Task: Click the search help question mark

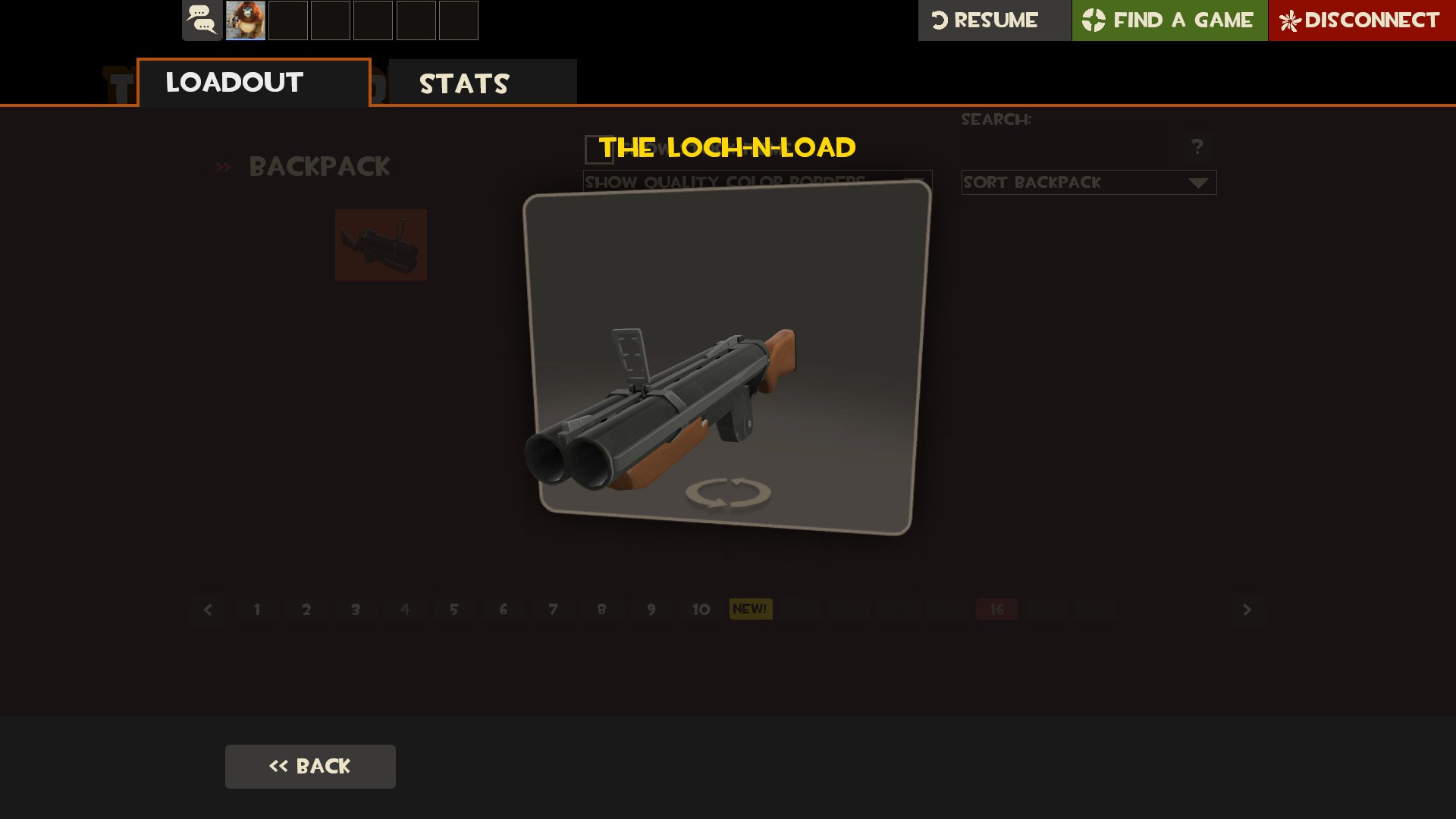Action: click(1197, 146)
